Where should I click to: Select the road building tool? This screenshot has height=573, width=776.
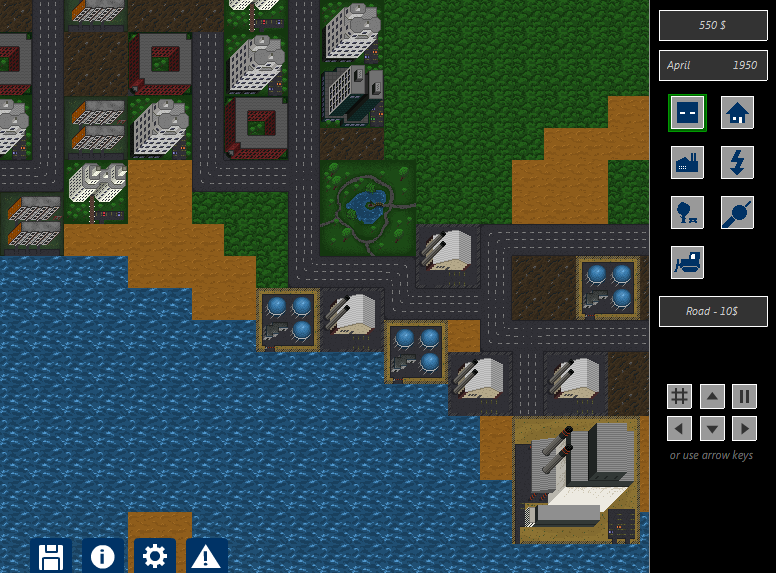pyautogui.click(x=687, y=112)
